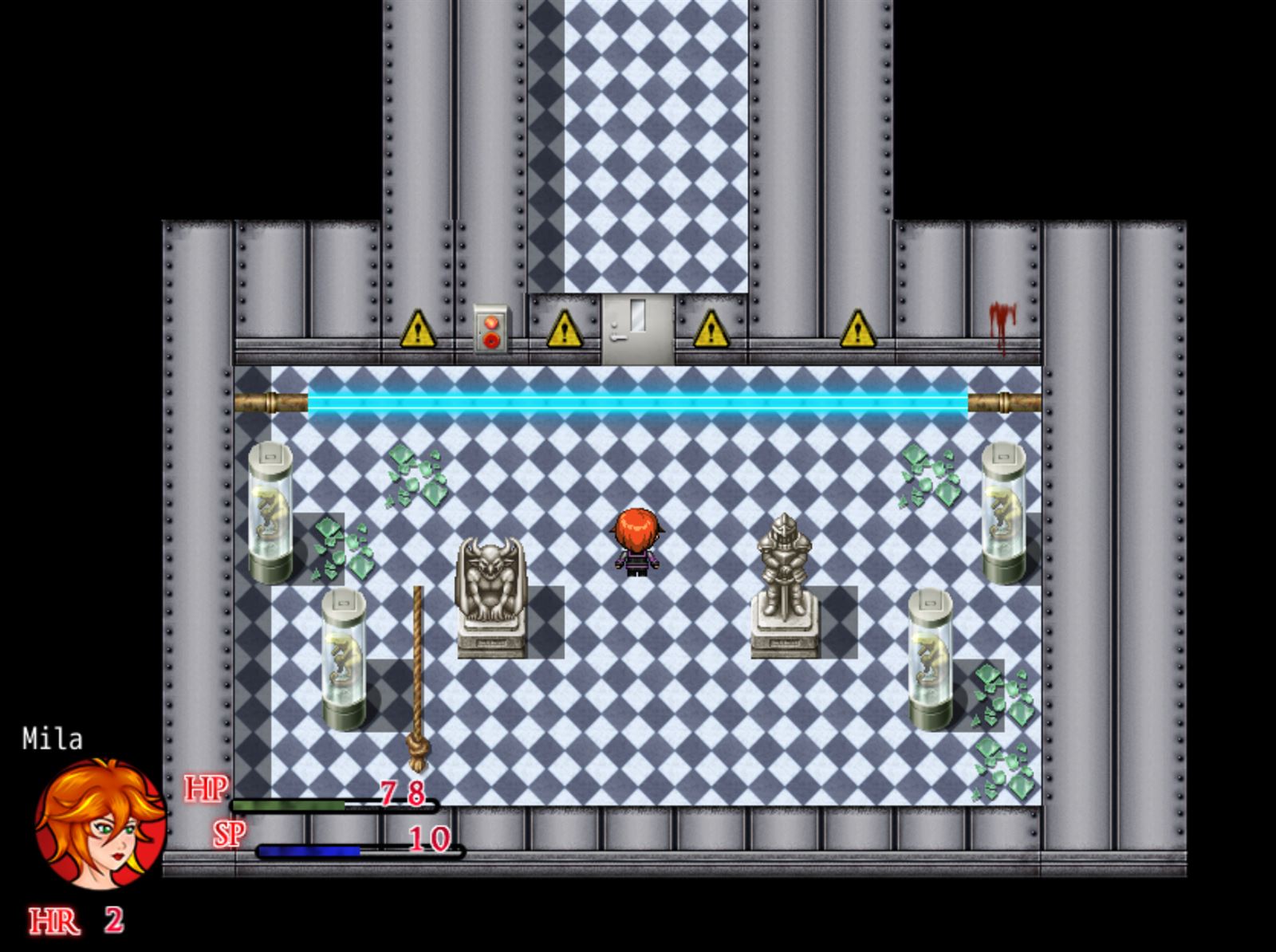Click the blue SP bar
Screen dimensions: 1276x952
pos(307,852)
